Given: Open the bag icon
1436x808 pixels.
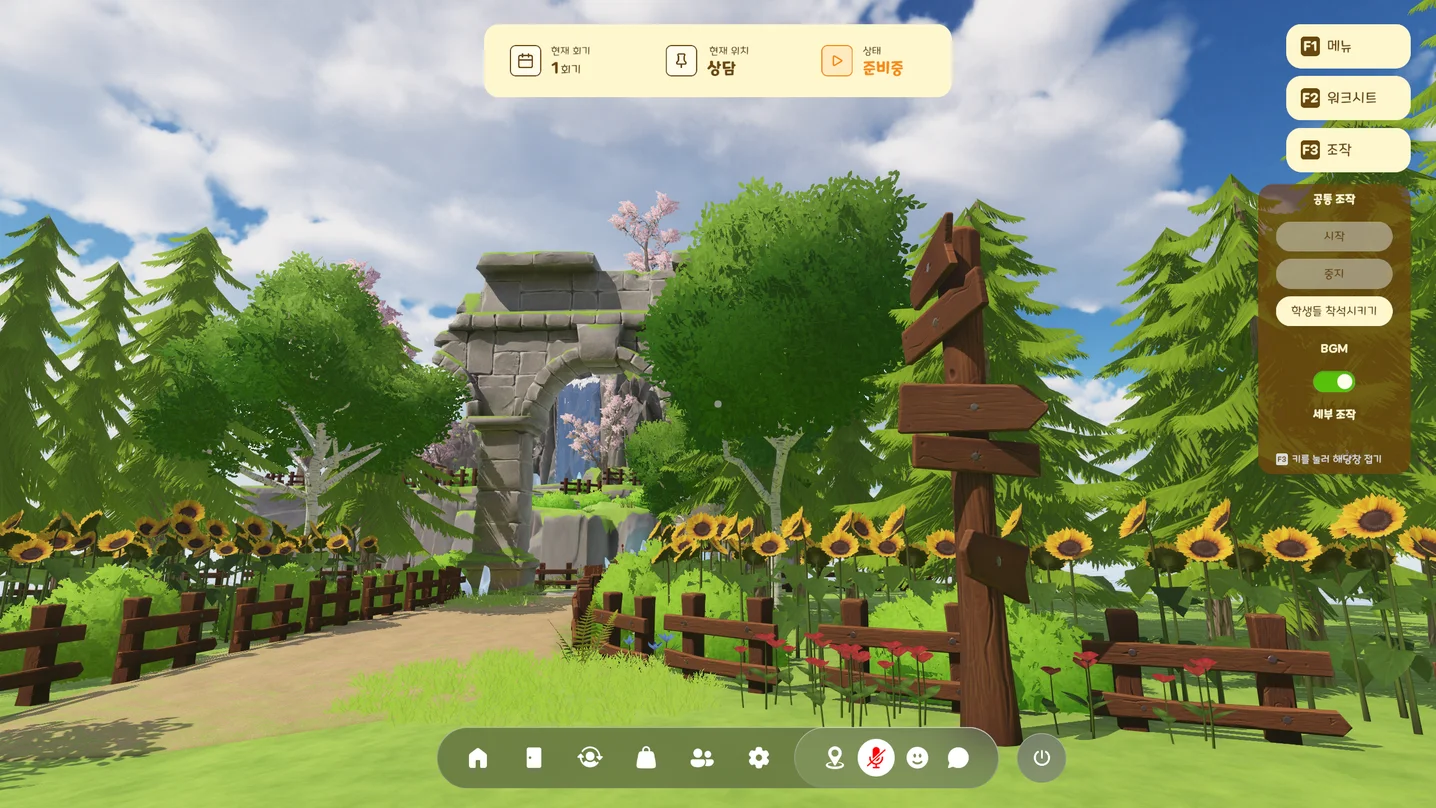Looking at the screenshot, I should [646, 758].
